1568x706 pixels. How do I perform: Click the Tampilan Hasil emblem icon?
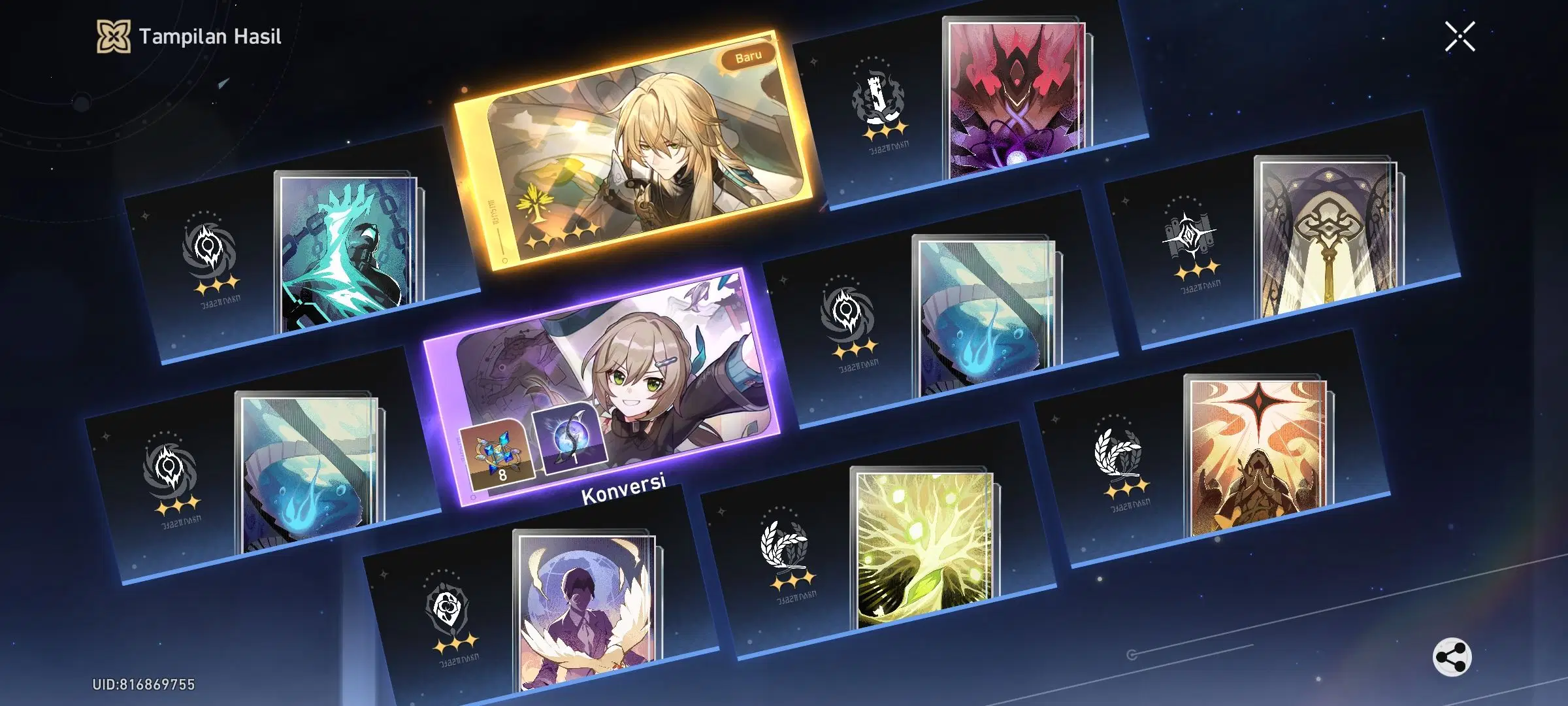coord(115,37)
